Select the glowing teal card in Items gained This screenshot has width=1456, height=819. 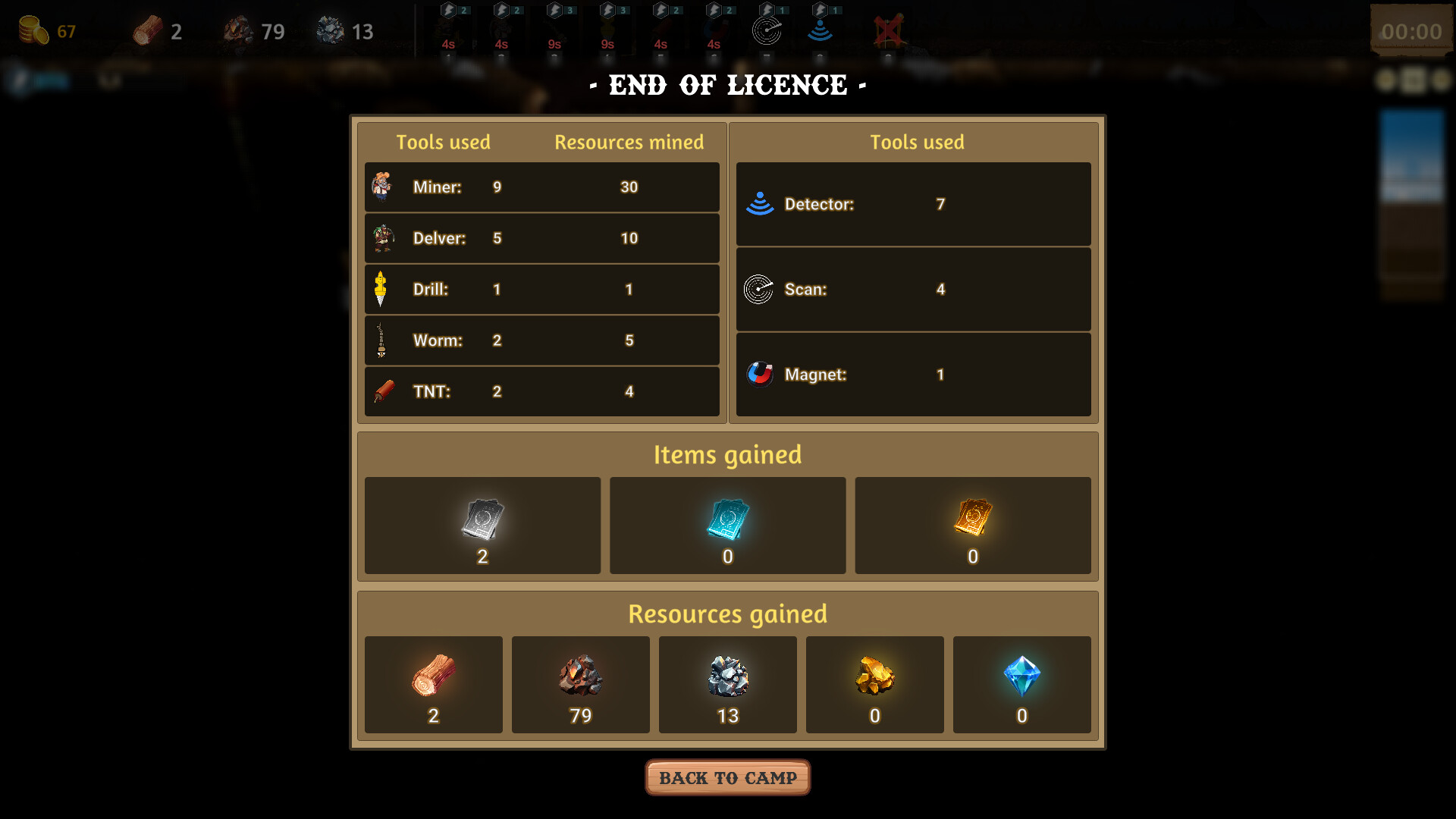click(727, 519)
